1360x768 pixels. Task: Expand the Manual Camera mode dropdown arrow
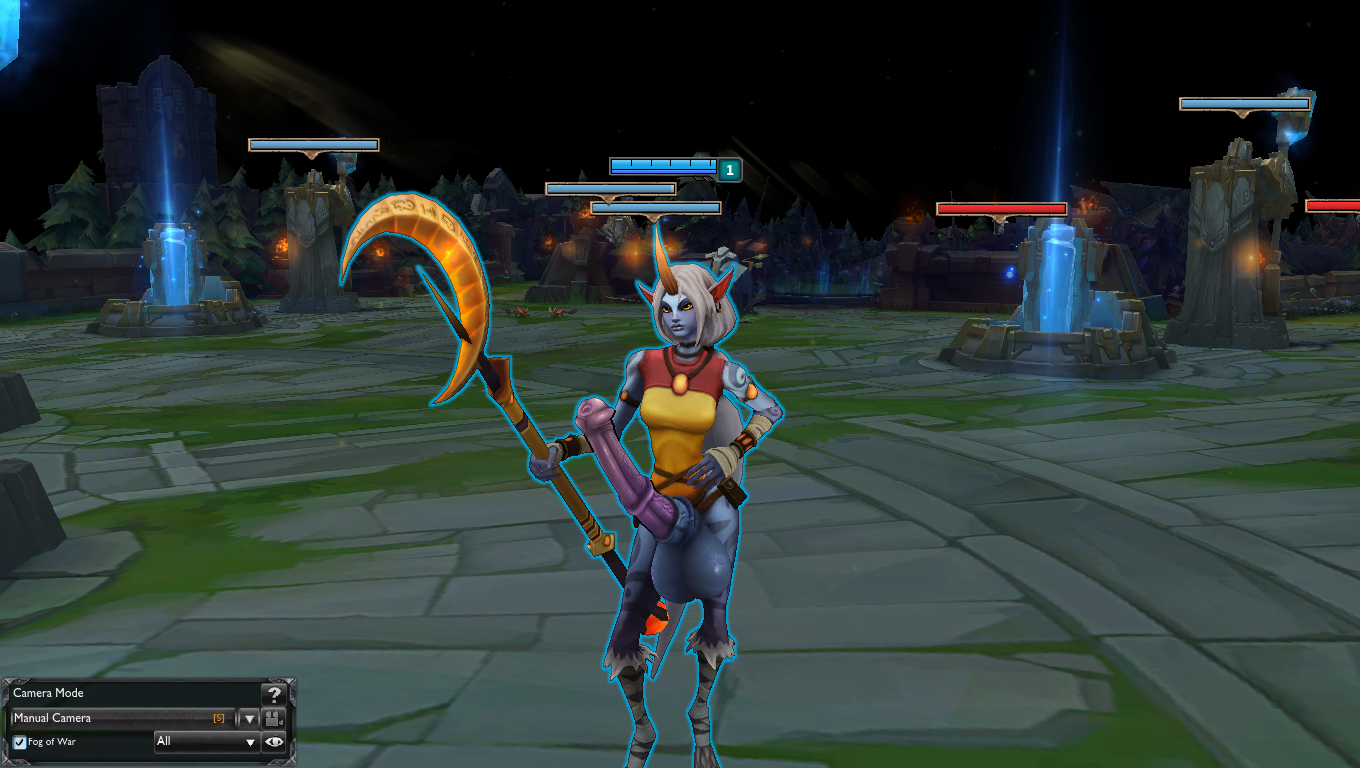(250, 718)
